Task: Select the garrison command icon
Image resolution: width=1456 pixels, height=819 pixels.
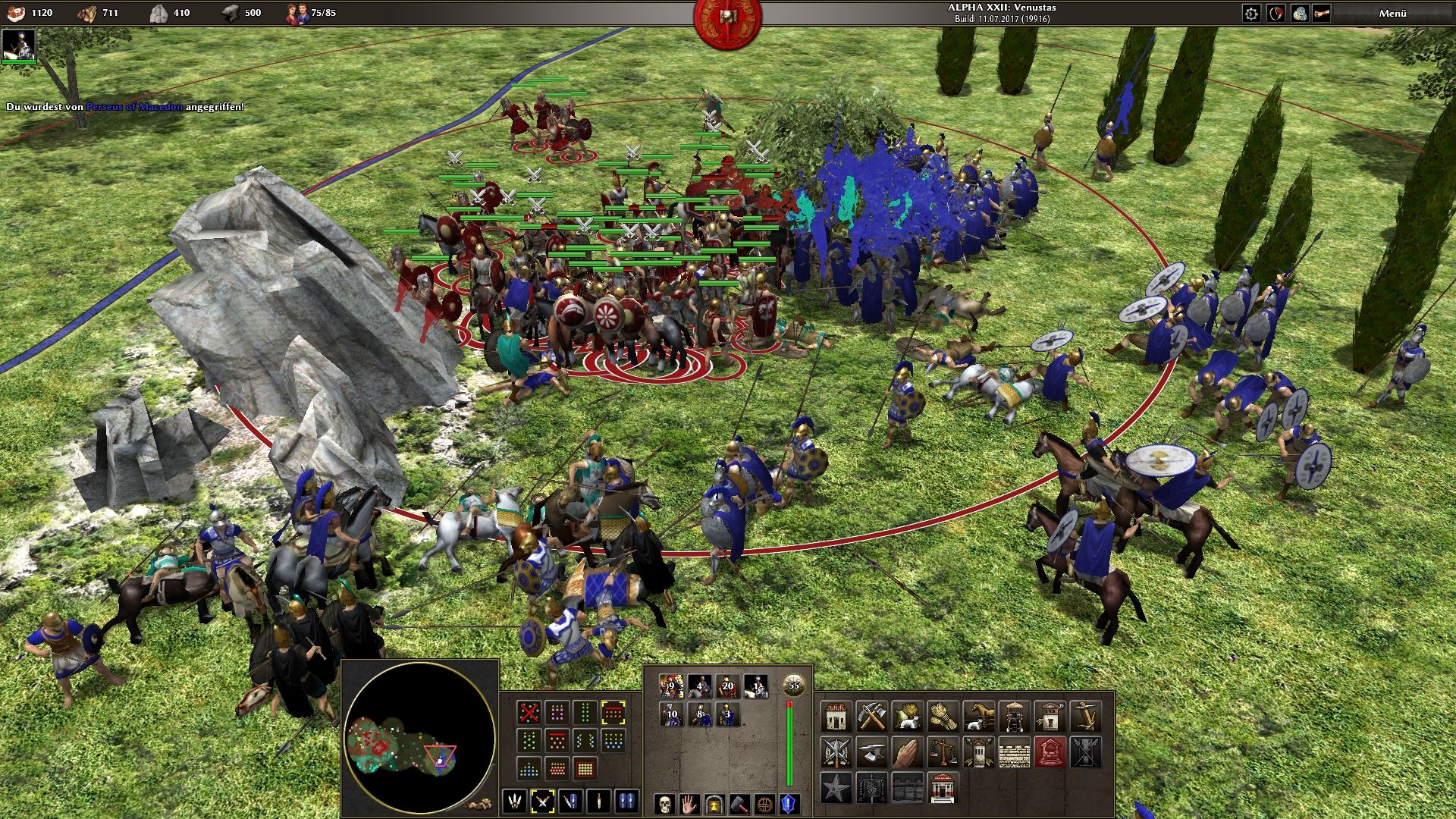Action: tap(714, 805)
